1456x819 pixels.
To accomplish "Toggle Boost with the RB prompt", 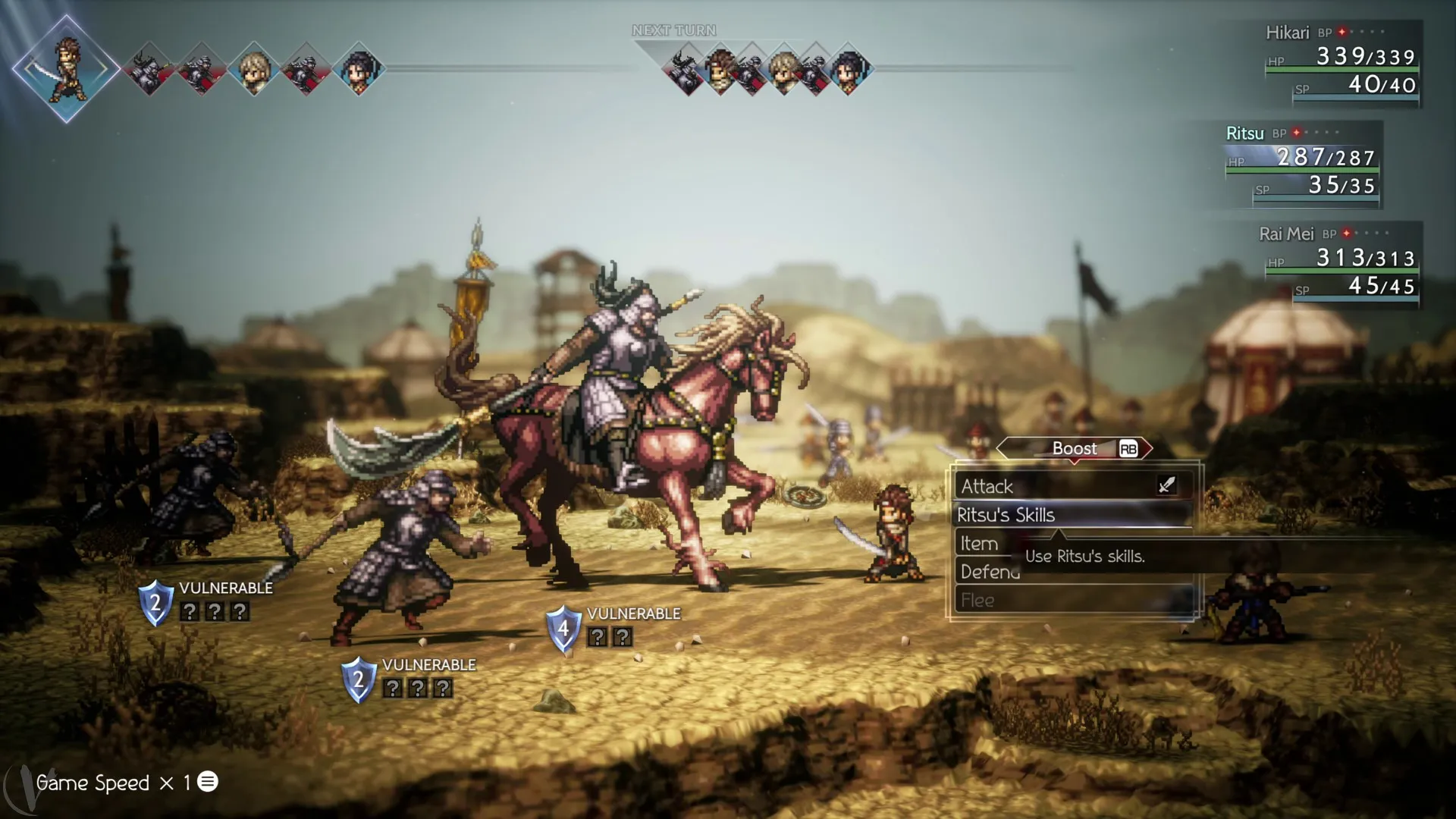I will 1075,448.
